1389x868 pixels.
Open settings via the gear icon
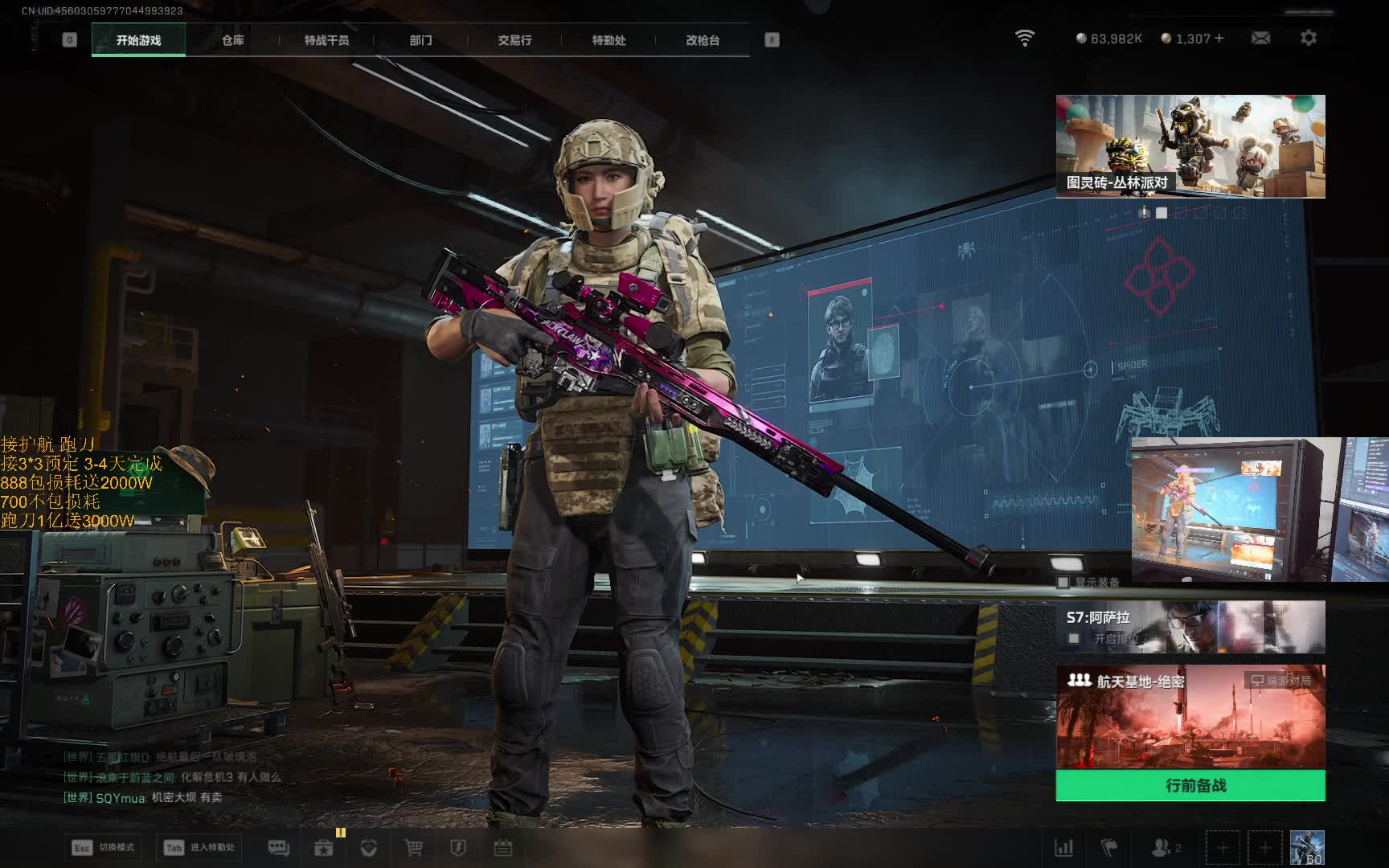coord(1309,38)
